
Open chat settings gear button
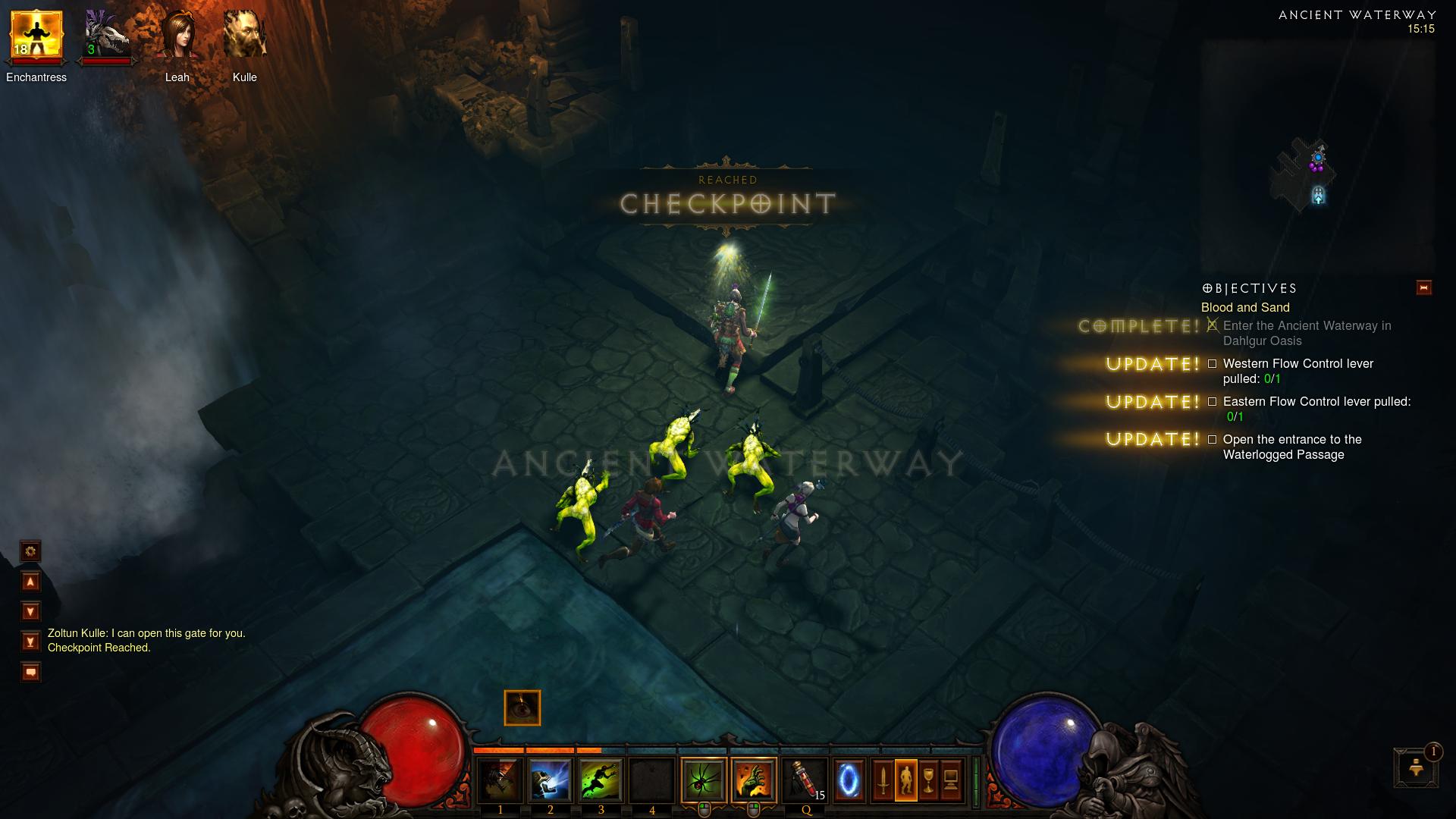click(x=30, y=551)
